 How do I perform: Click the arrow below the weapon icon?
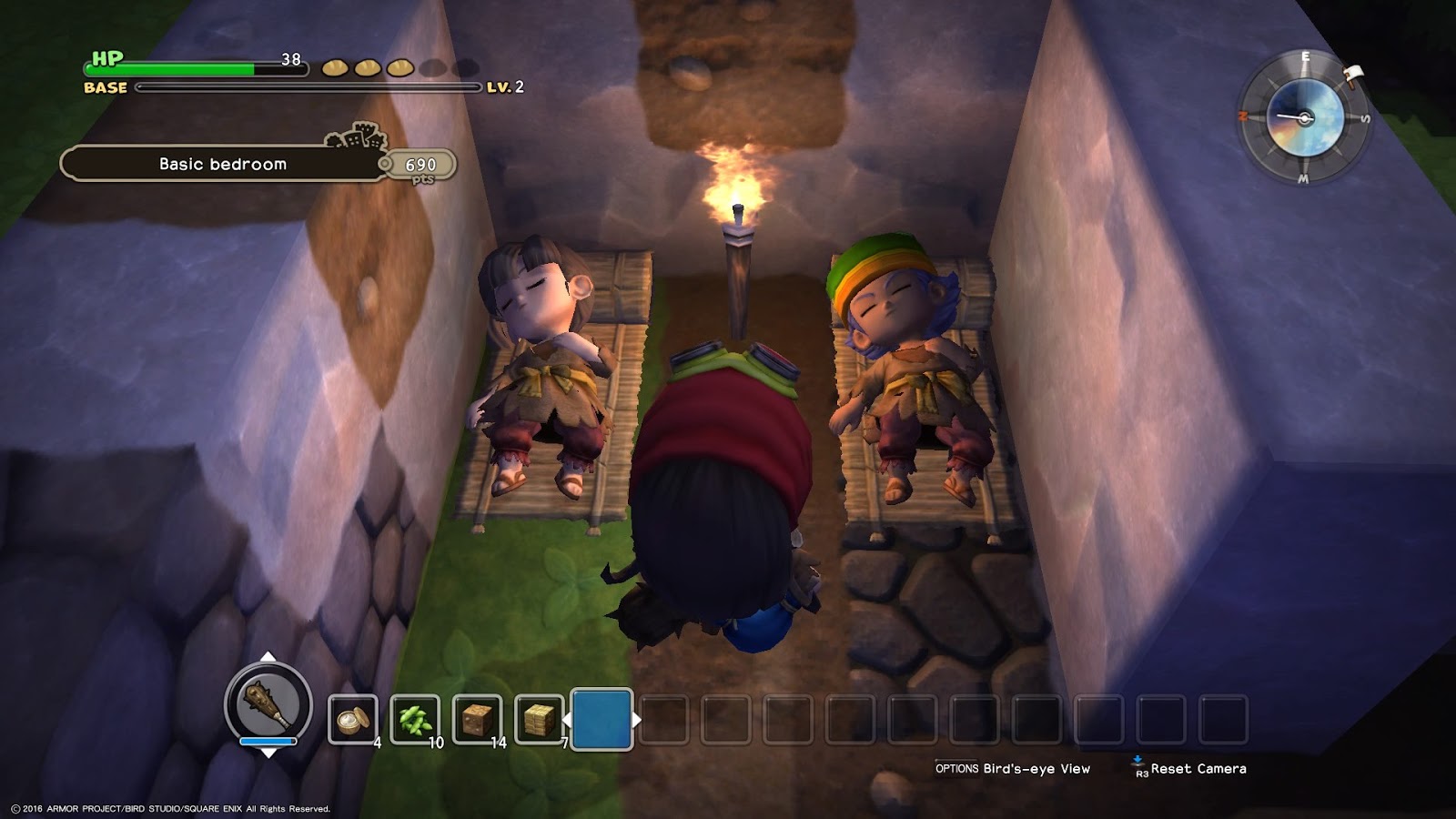(268, 753)
